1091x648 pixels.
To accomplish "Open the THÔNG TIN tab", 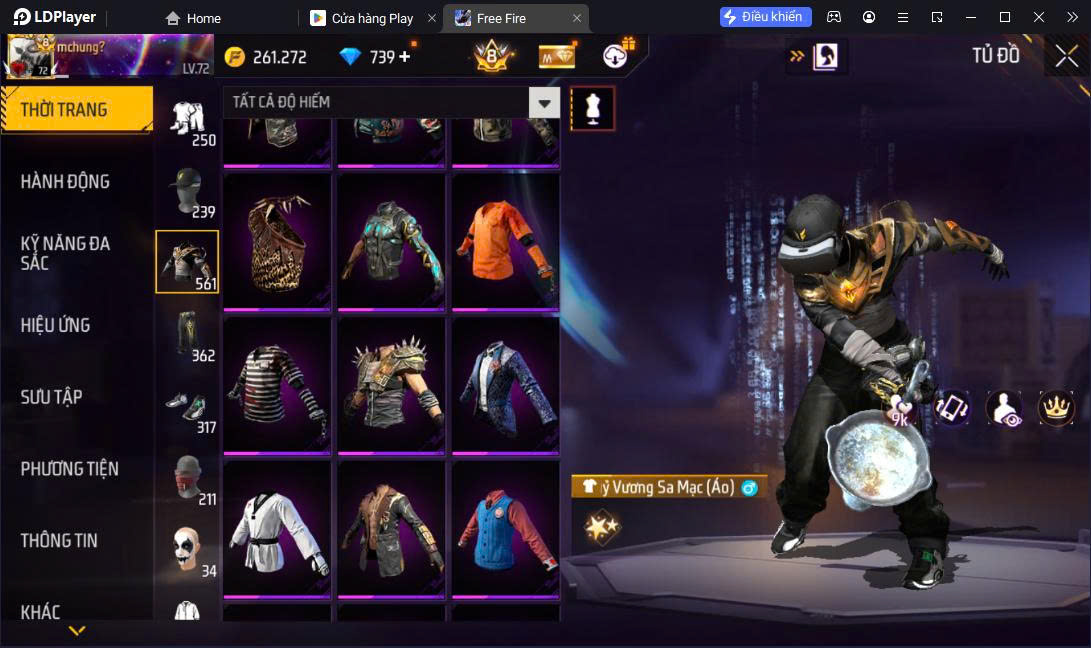I will click(60, 541).
